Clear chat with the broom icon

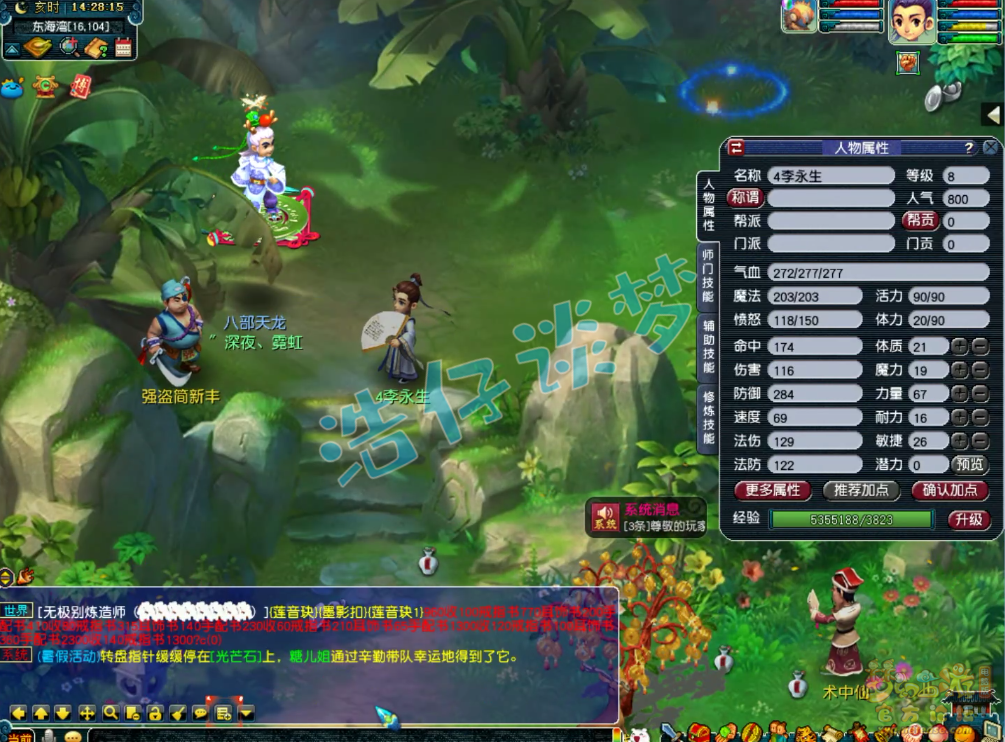(177, 713)
